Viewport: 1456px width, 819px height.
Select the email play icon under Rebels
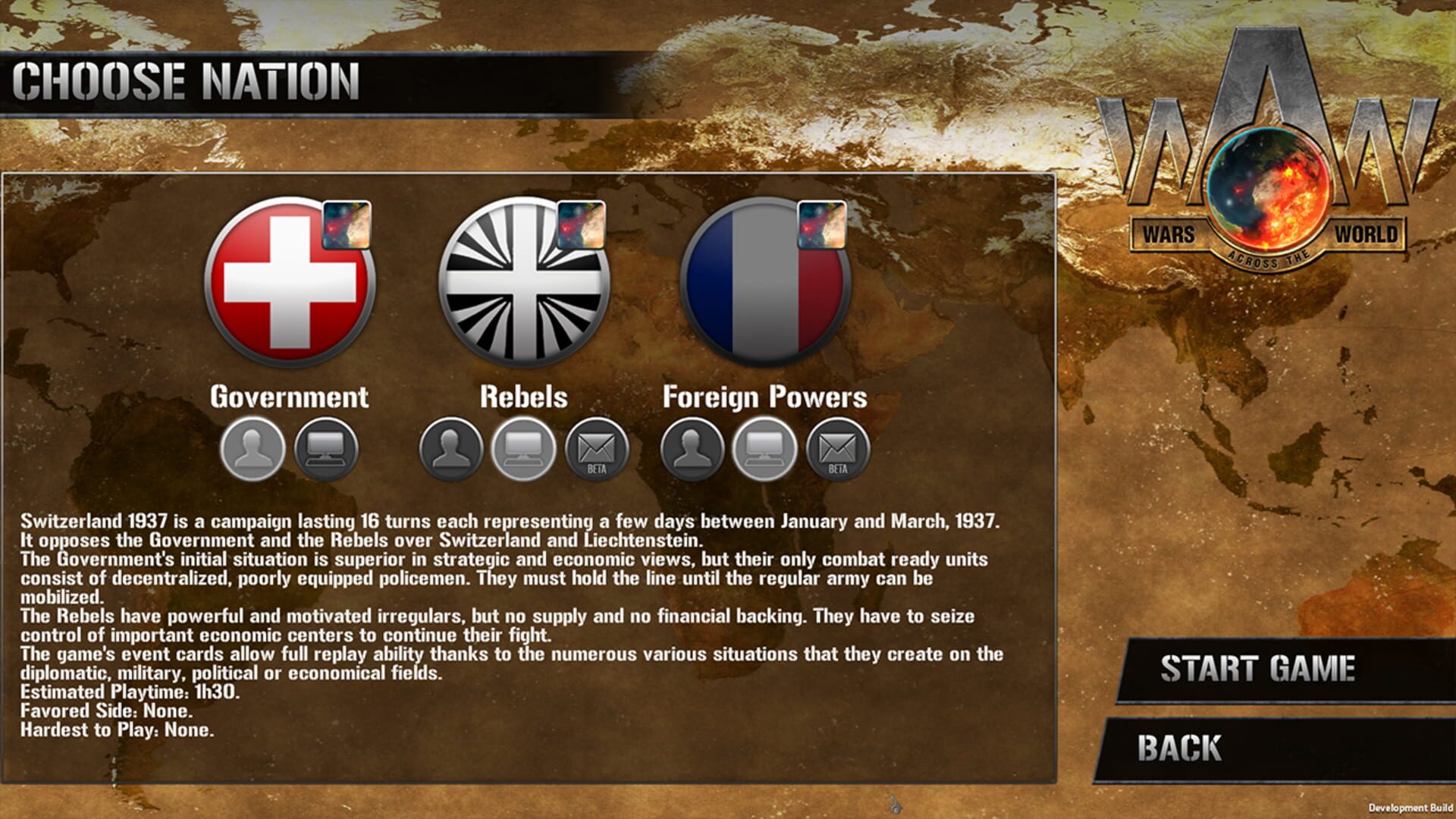(x=597, y=450)
